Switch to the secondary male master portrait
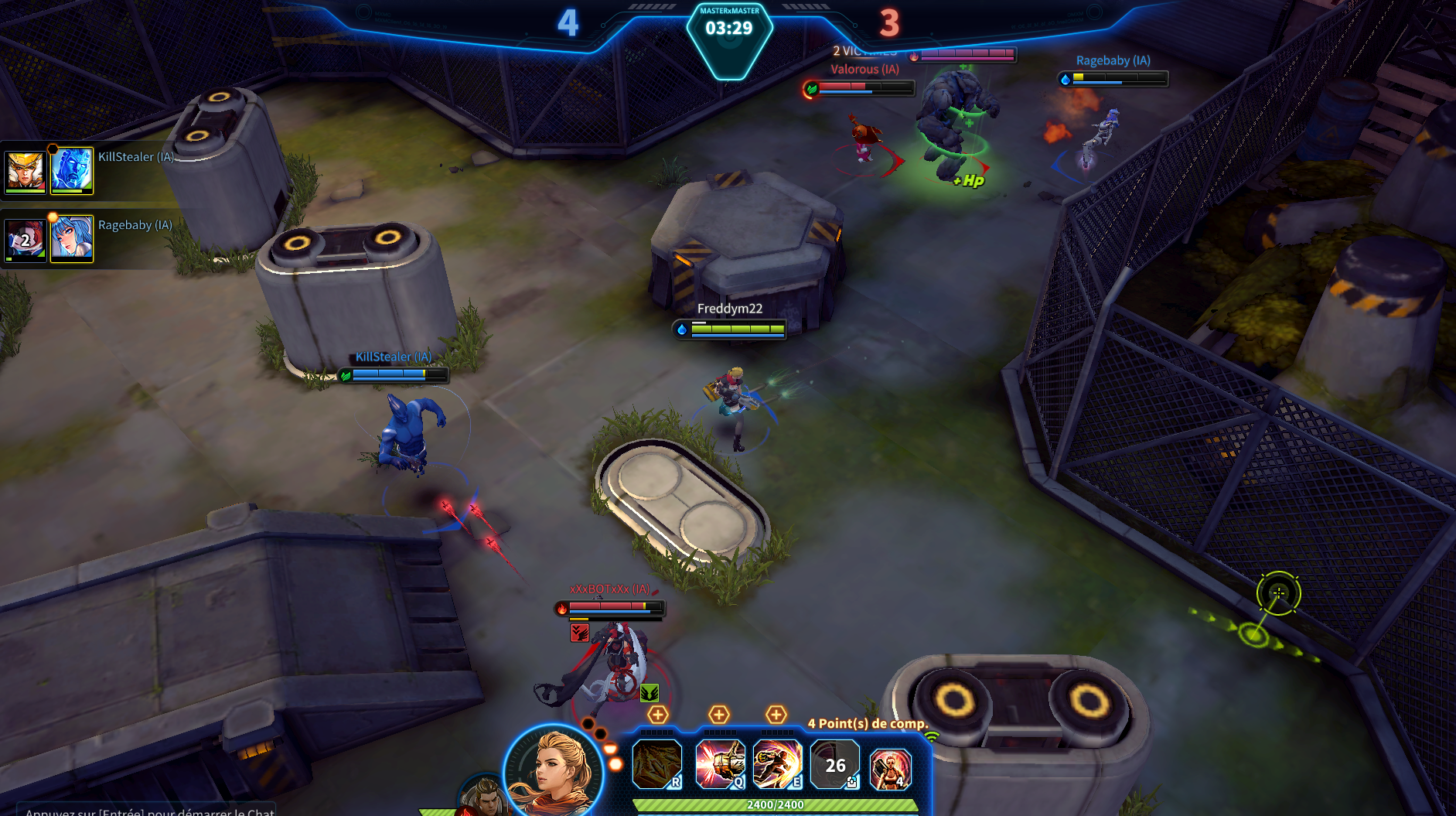The width and height of the screenshot is (1456, 816). [484, 797]
